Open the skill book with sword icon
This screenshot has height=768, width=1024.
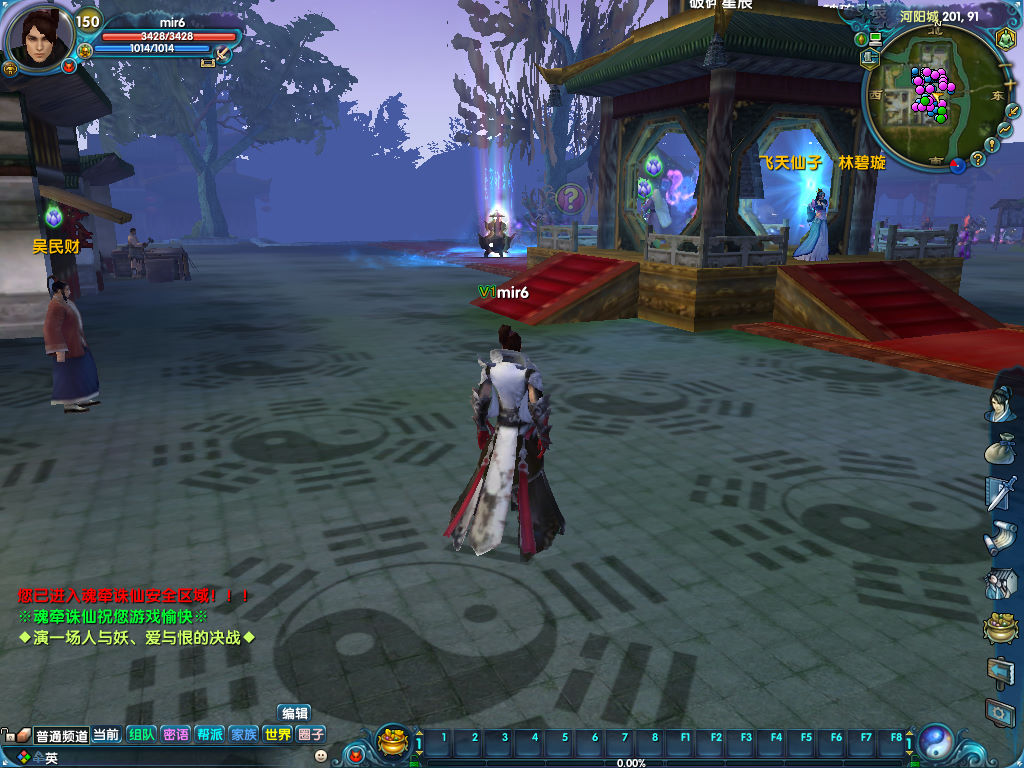tap(1001, 493)
